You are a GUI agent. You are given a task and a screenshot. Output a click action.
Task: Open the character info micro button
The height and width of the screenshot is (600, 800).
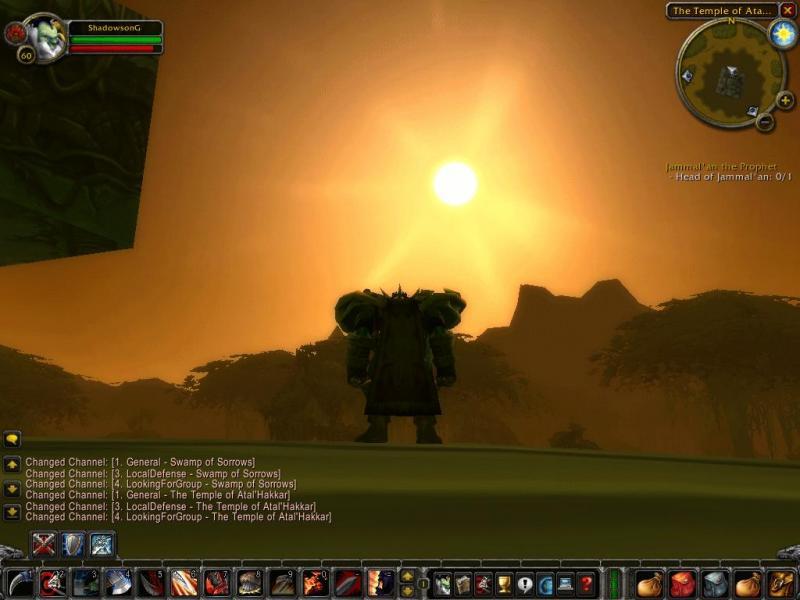click(442, 583)
